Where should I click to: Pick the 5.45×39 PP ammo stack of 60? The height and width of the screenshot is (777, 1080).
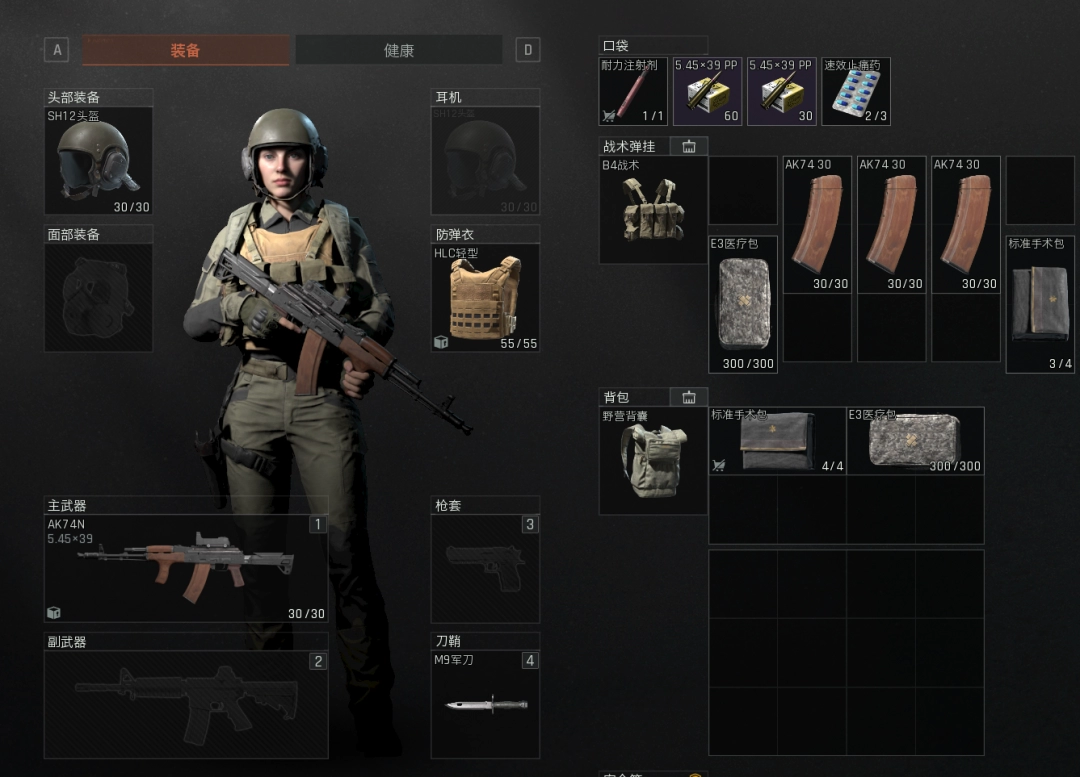(x=707, y=91)
